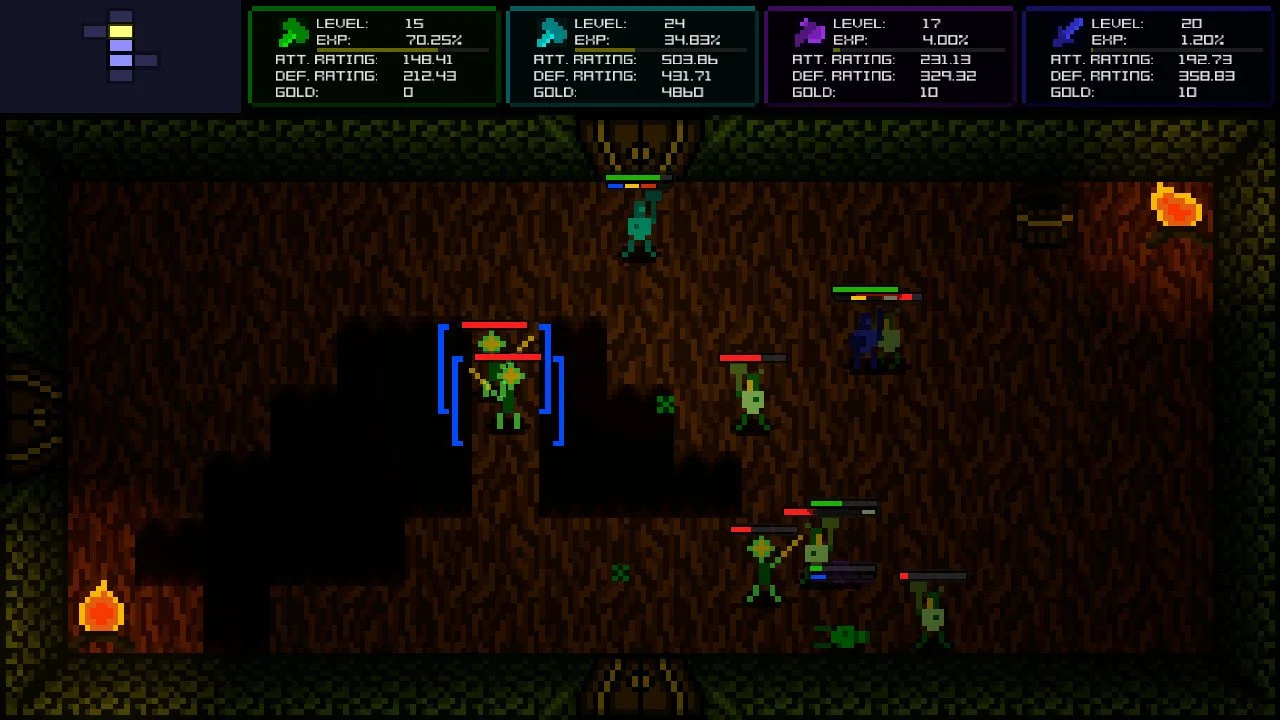Screen dimensions: 1280x720
Task: Click the torch in the bottom-left corner
Action: coord(103,611)
